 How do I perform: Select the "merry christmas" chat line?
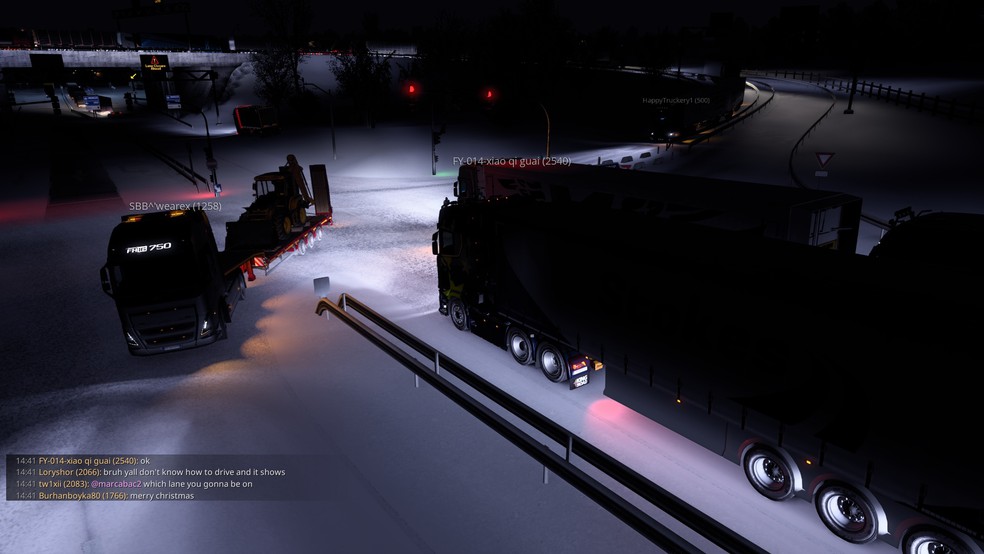point(159,496)
